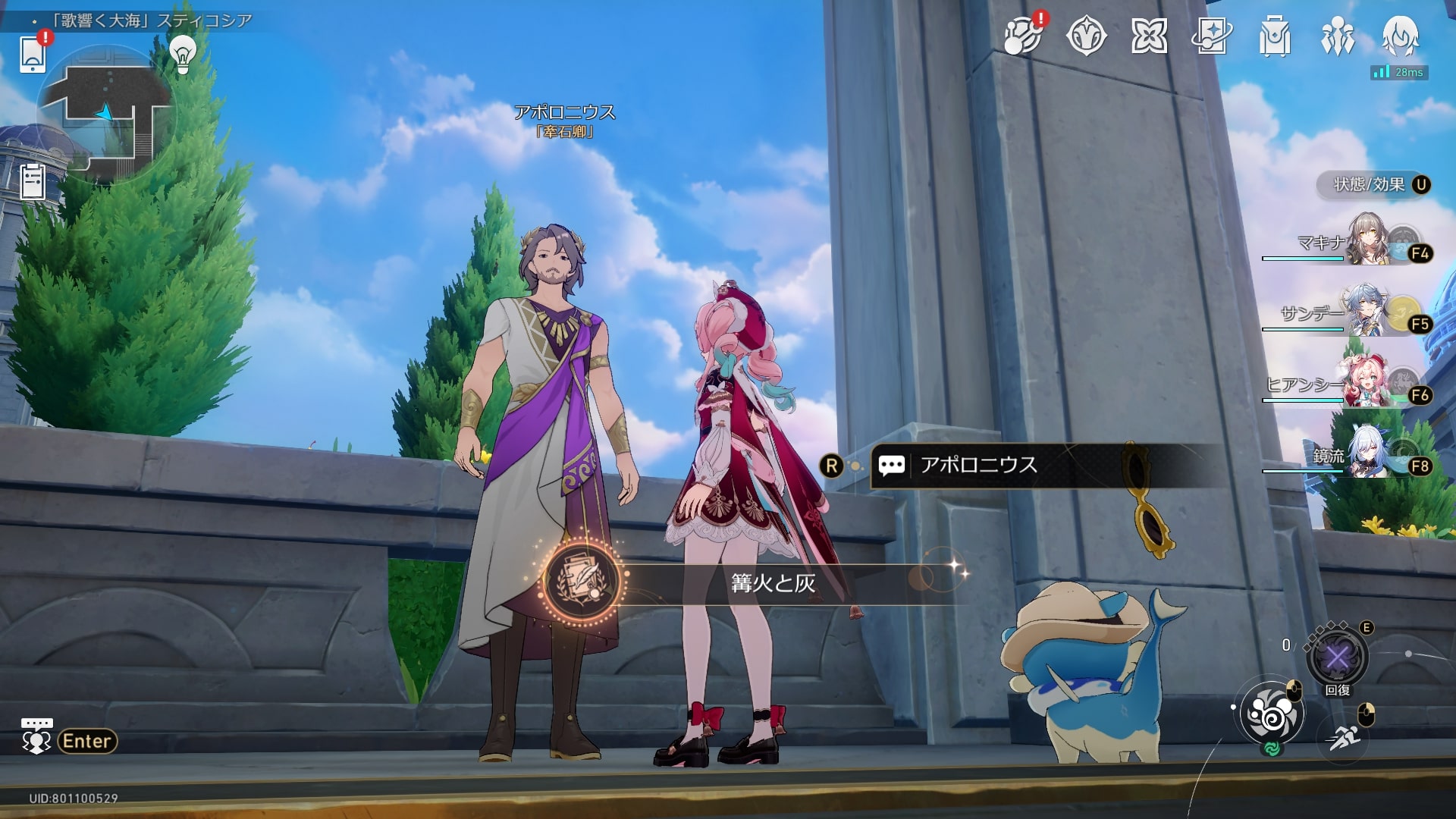Open the suitcase inventory icon
The height and width of the screenshot is (819, 1456).
pyautogui.click(x=1275, y=36)
